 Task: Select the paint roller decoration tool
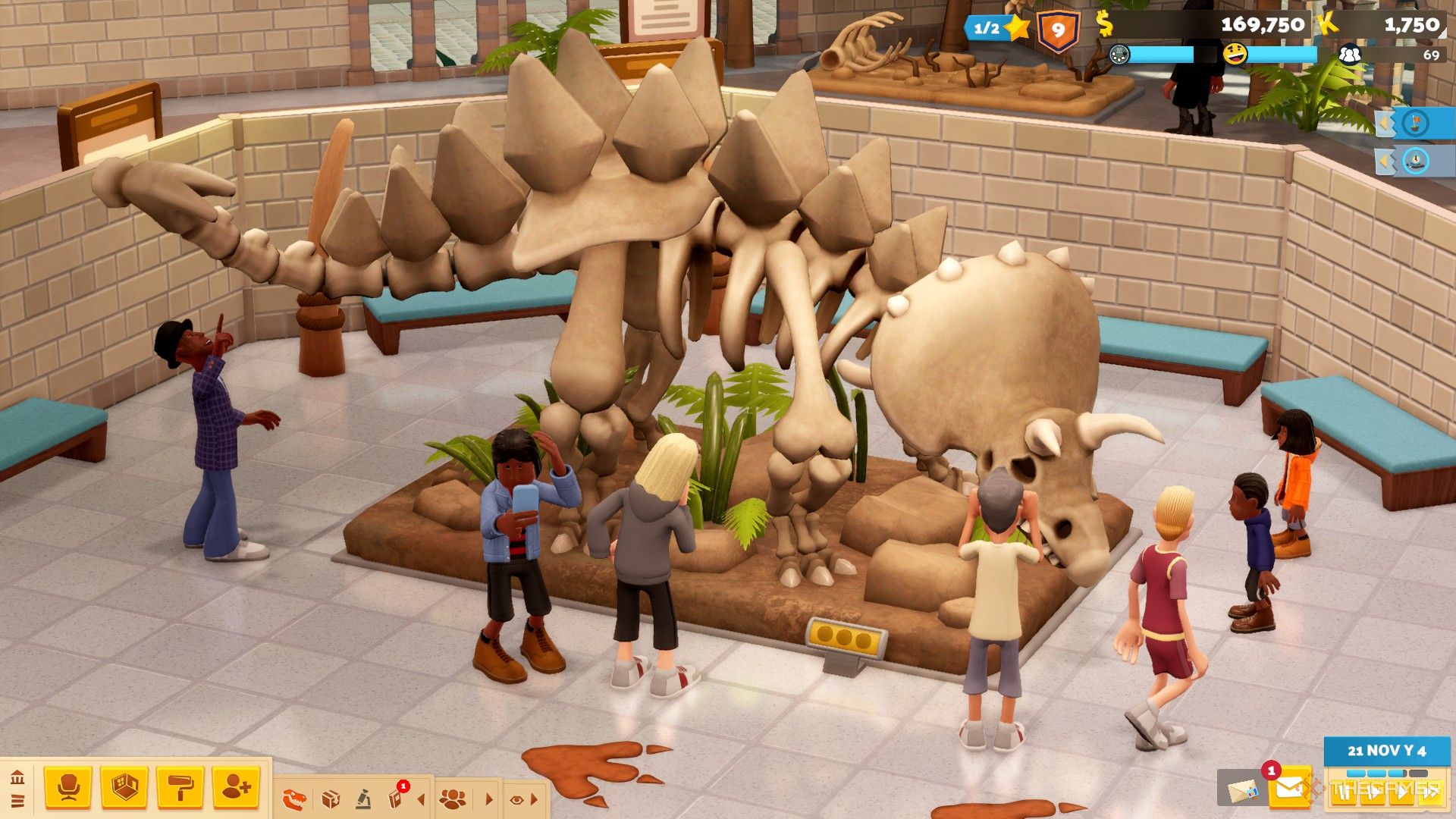[x=180, y=788]
